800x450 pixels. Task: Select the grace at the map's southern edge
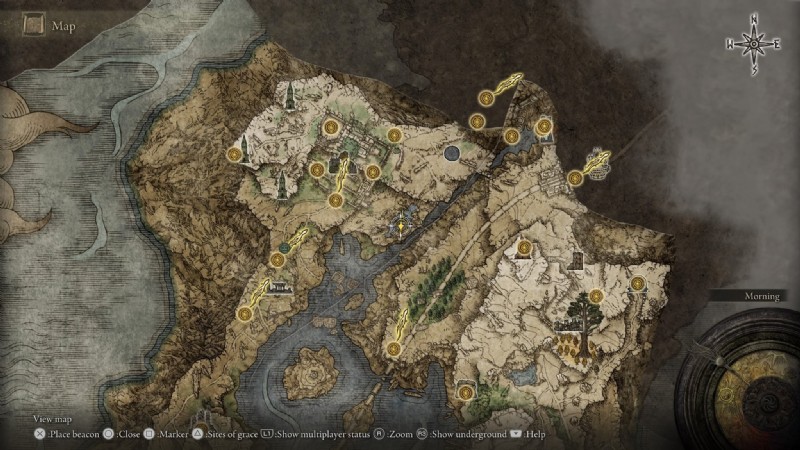[x=465, y=390]
